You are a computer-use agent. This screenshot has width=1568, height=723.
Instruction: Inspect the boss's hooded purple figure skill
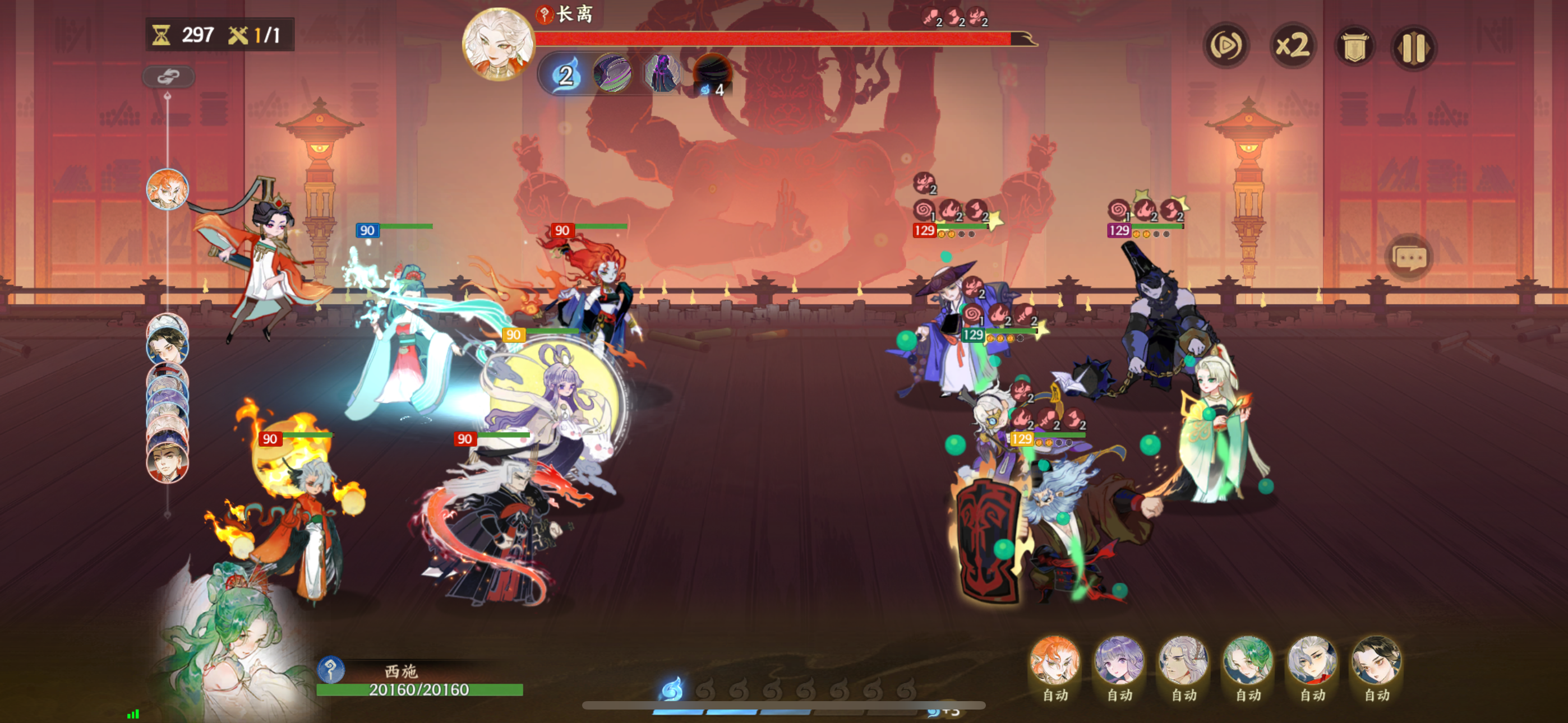662,74
